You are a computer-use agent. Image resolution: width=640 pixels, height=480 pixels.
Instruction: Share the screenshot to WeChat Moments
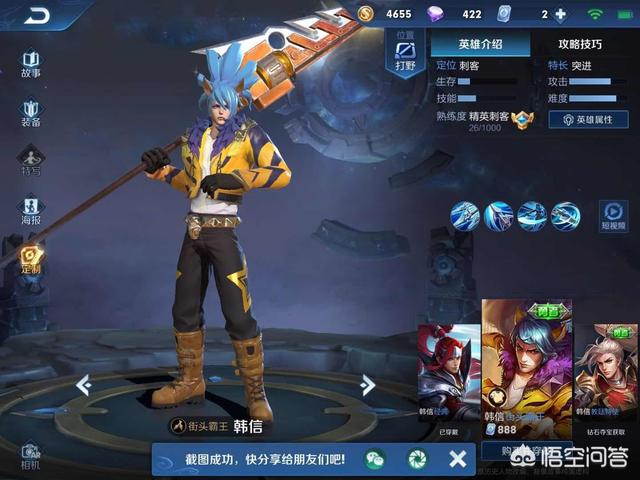point(416,459)
